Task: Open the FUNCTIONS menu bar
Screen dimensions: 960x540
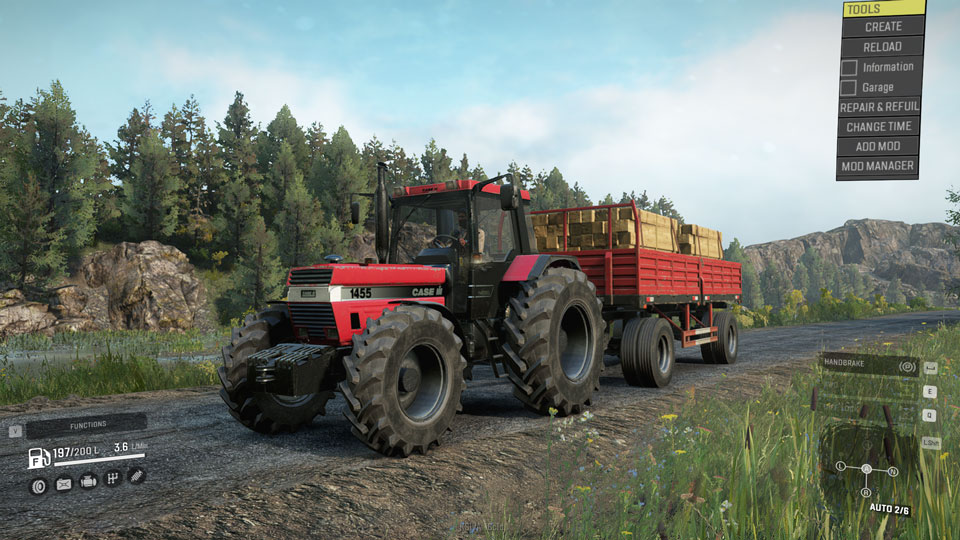Action: click(86, 425)
